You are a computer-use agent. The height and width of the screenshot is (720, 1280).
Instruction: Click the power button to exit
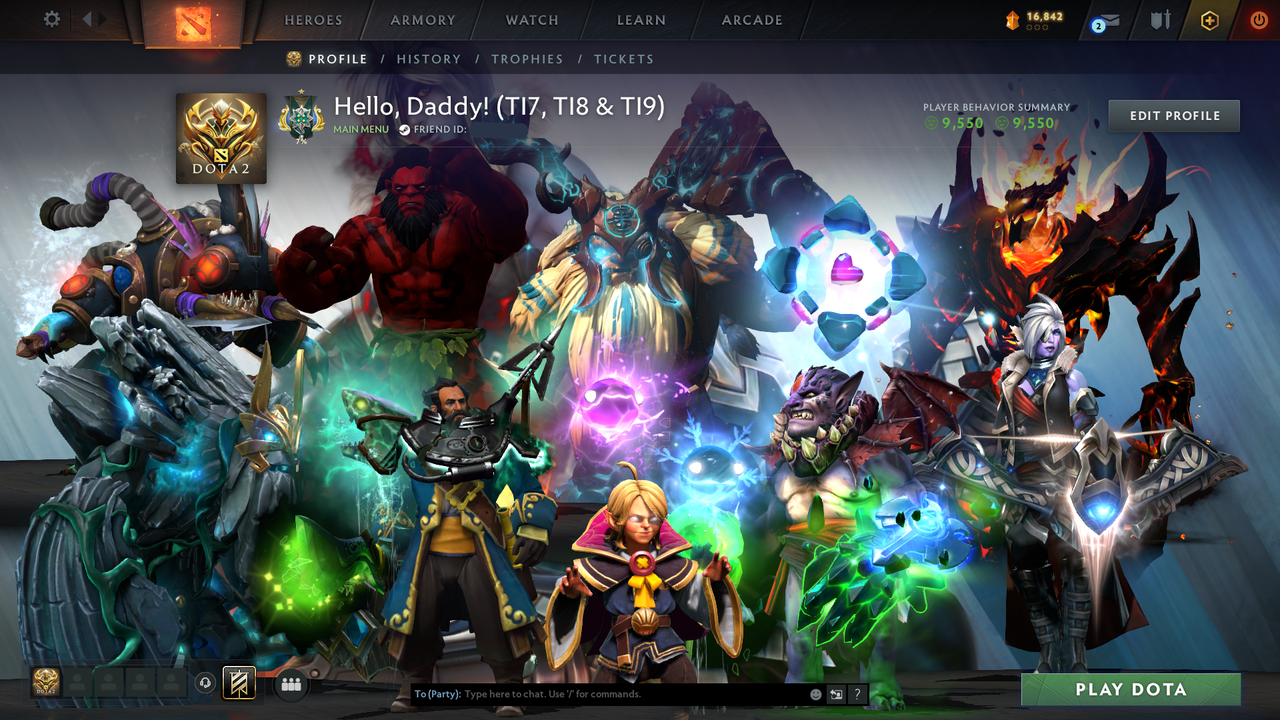pos(1259,18)
